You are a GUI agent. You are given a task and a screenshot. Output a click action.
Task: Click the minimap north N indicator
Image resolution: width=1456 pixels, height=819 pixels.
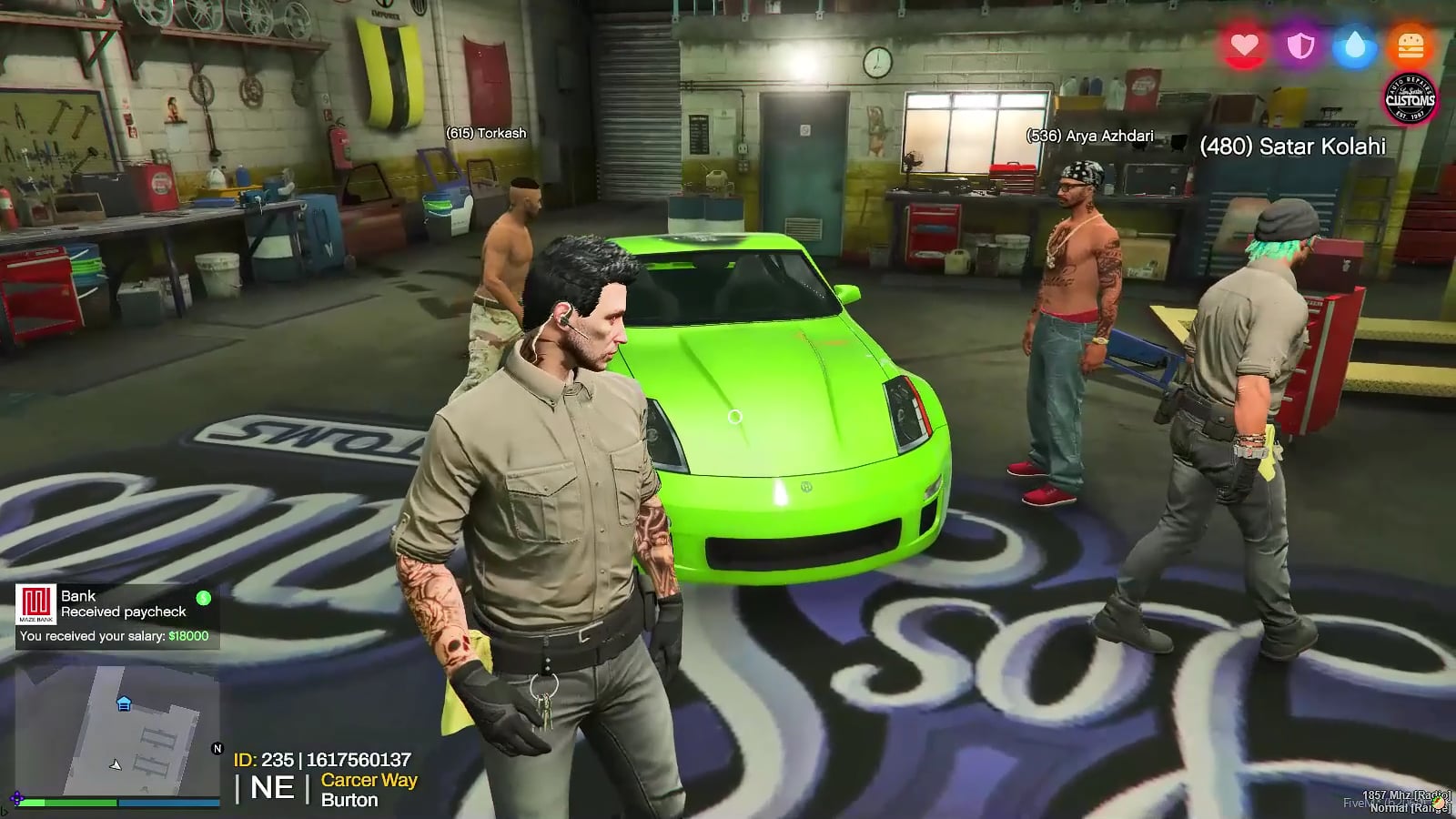pyautogui.click(x=217, y=749)
